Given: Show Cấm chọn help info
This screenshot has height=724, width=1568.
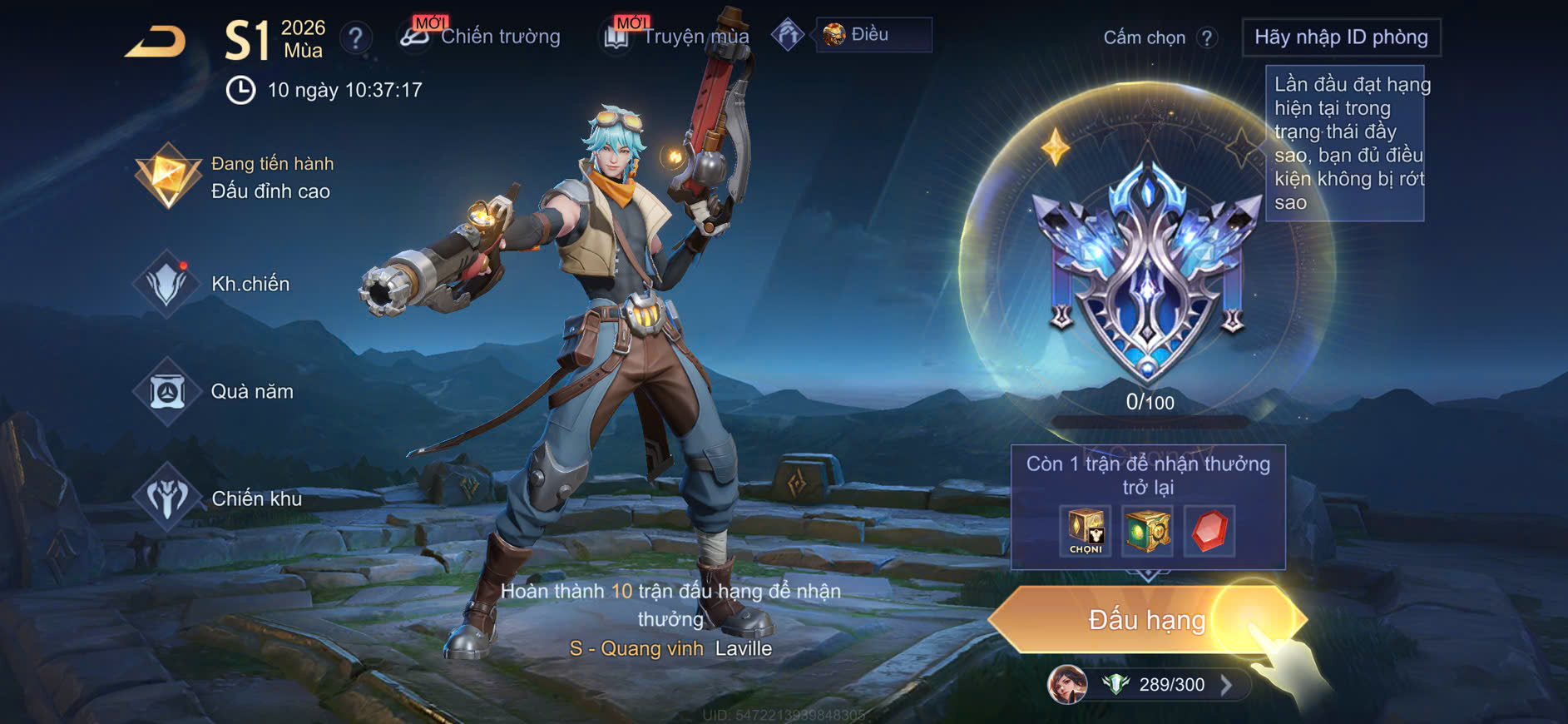Looking at the screenshot, I should click(x=1207, y=37).
